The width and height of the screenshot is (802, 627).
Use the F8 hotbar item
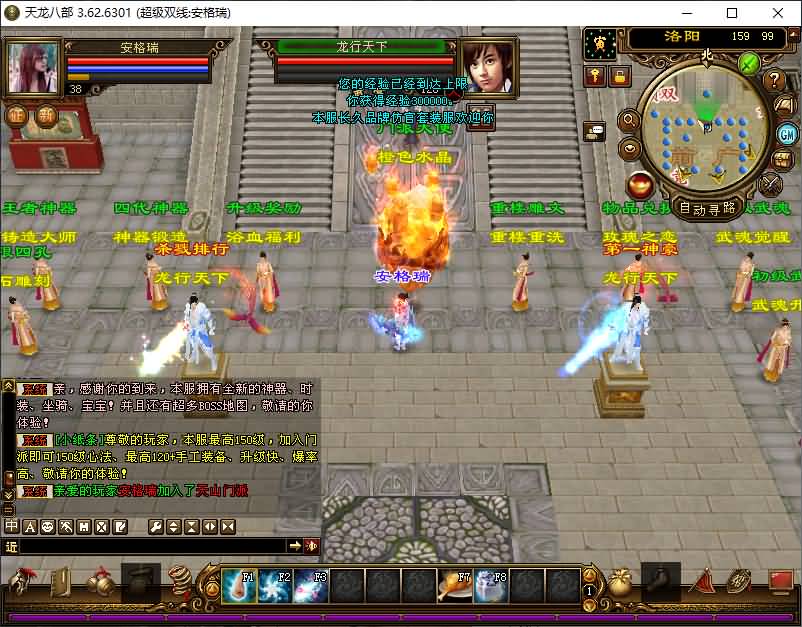[490, 585]
